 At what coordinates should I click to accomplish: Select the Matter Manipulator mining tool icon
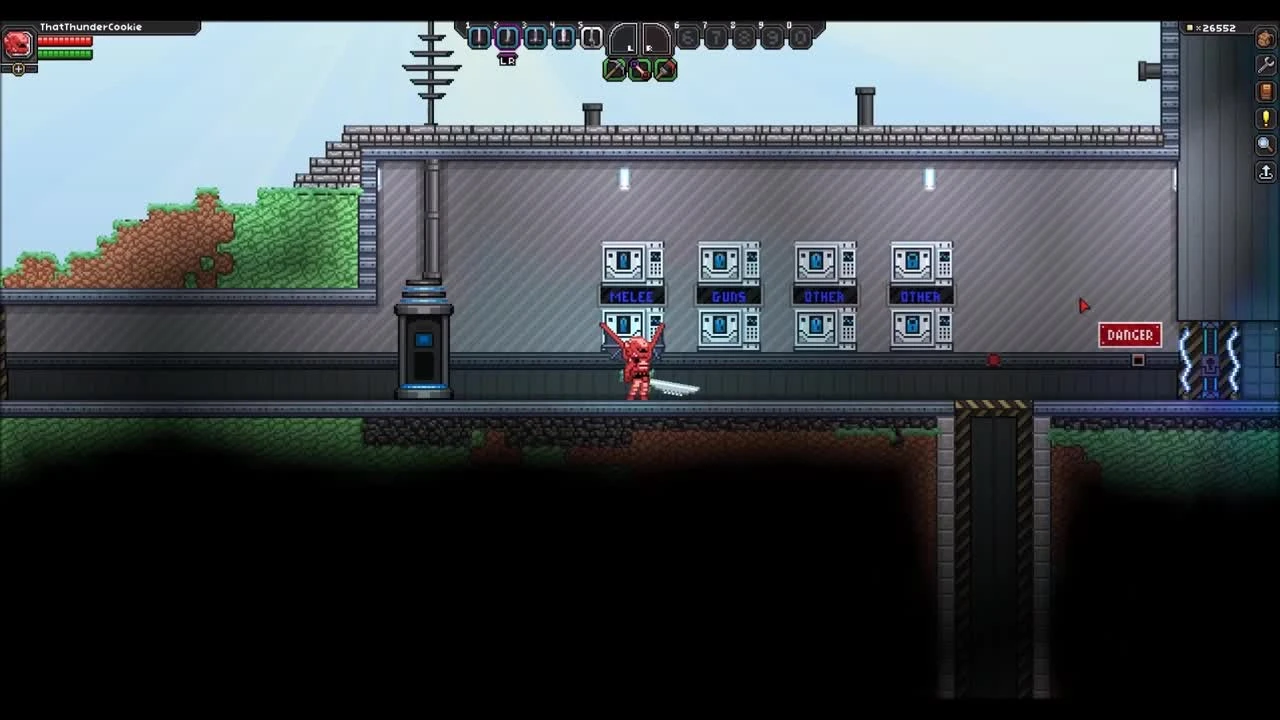coord(615,69)
